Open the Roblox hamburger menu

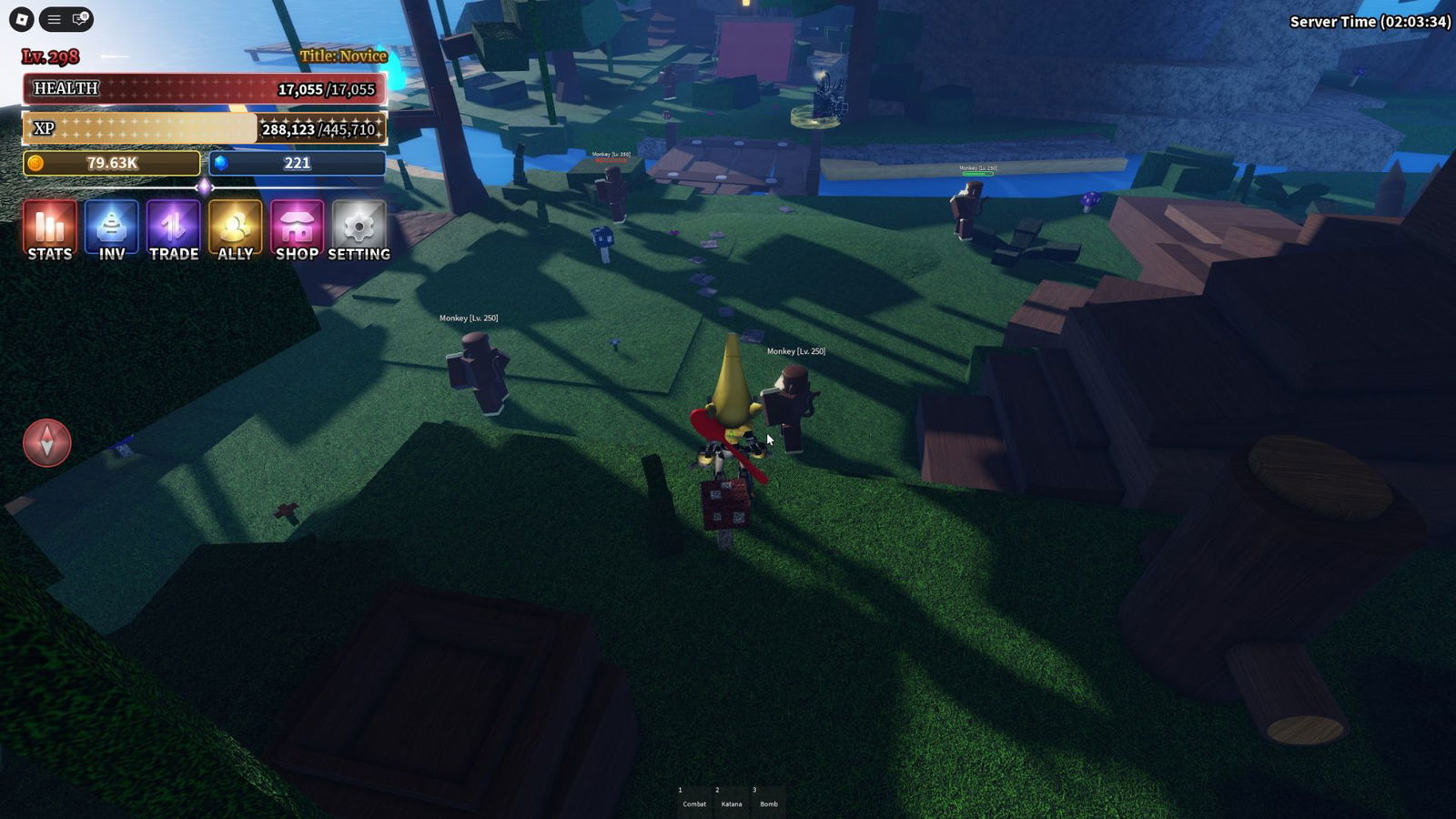tap(54, 19)
